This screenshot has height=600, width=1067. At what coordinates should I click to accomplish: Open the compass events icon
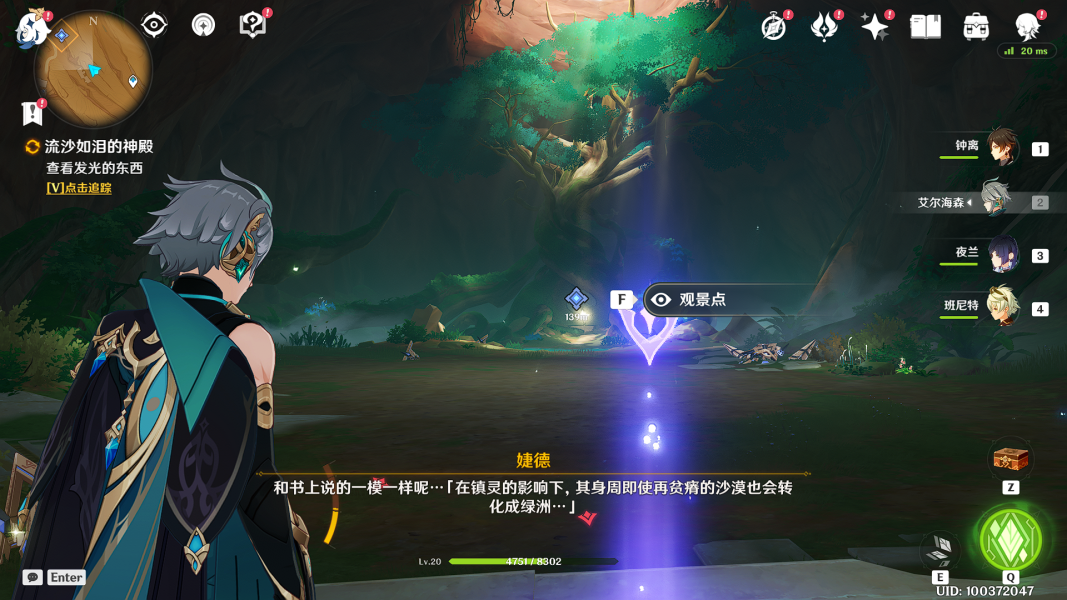point(773,27)
